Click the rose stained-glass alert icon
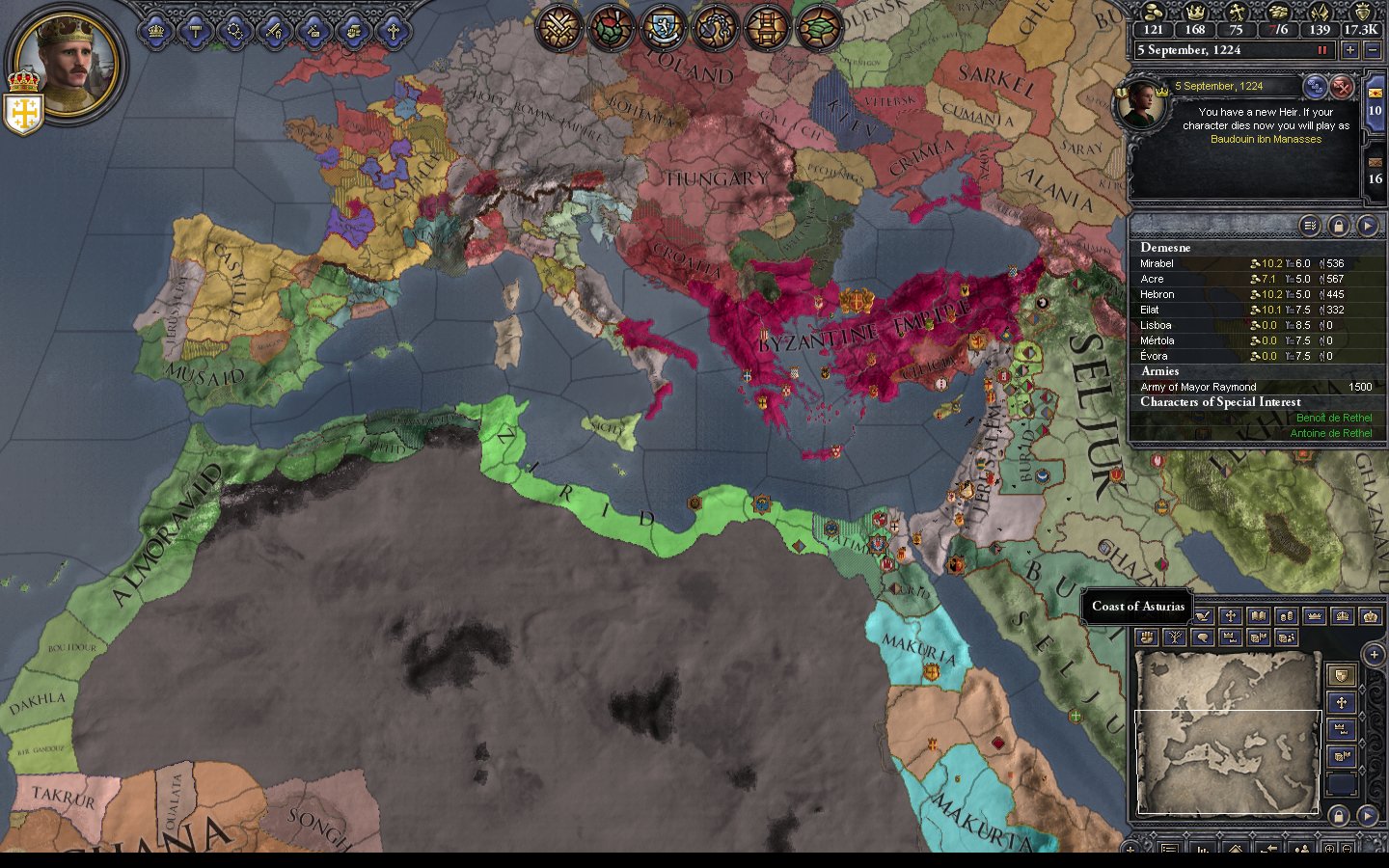The height and width of the screenshot is (868, 1389). (x=610, y=27)
